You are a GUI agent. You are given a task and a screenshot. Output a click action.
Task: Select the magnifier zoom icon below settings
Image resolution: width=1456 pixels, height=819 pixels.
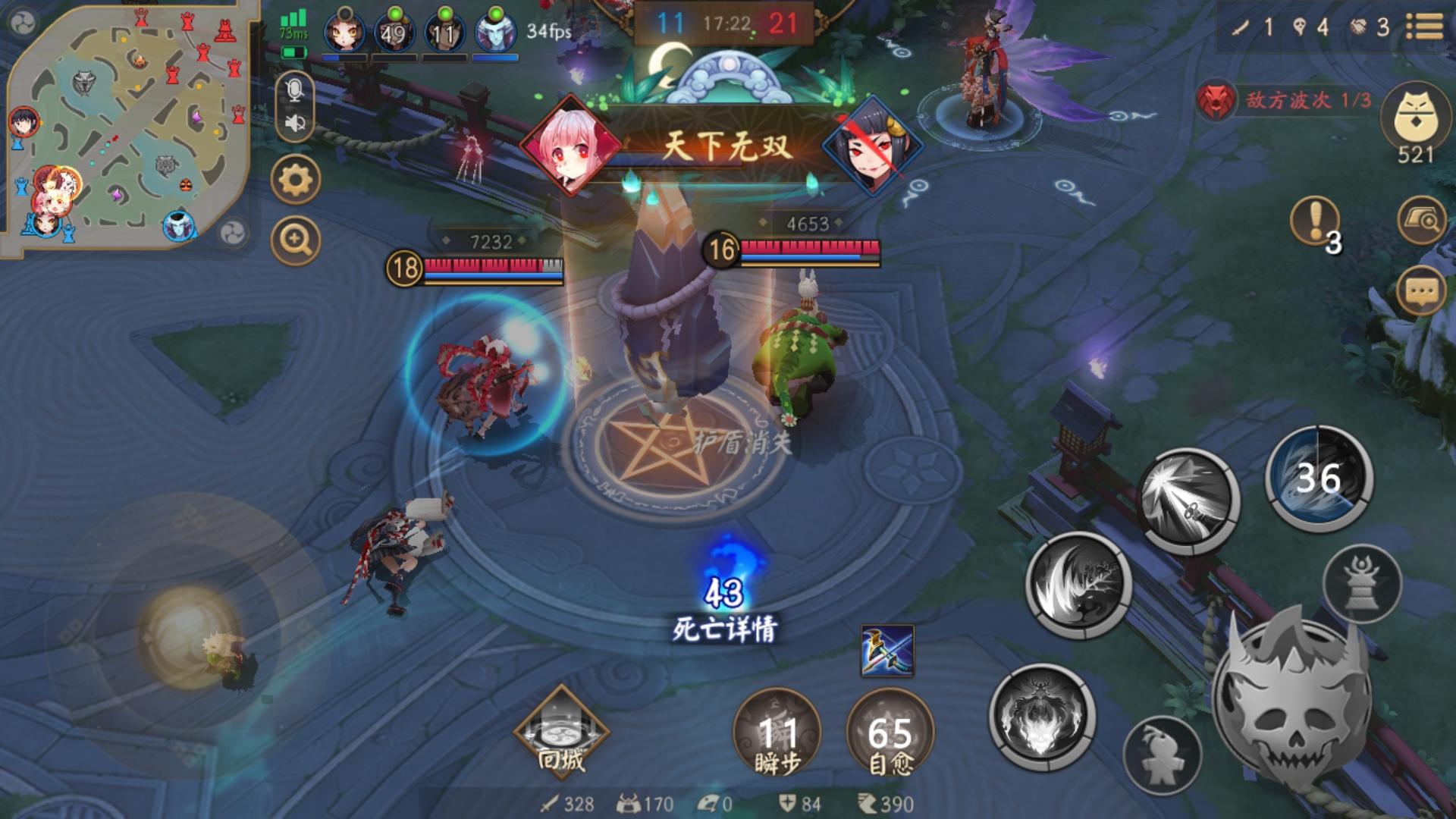pyautogui.click(x=295, y=241)
